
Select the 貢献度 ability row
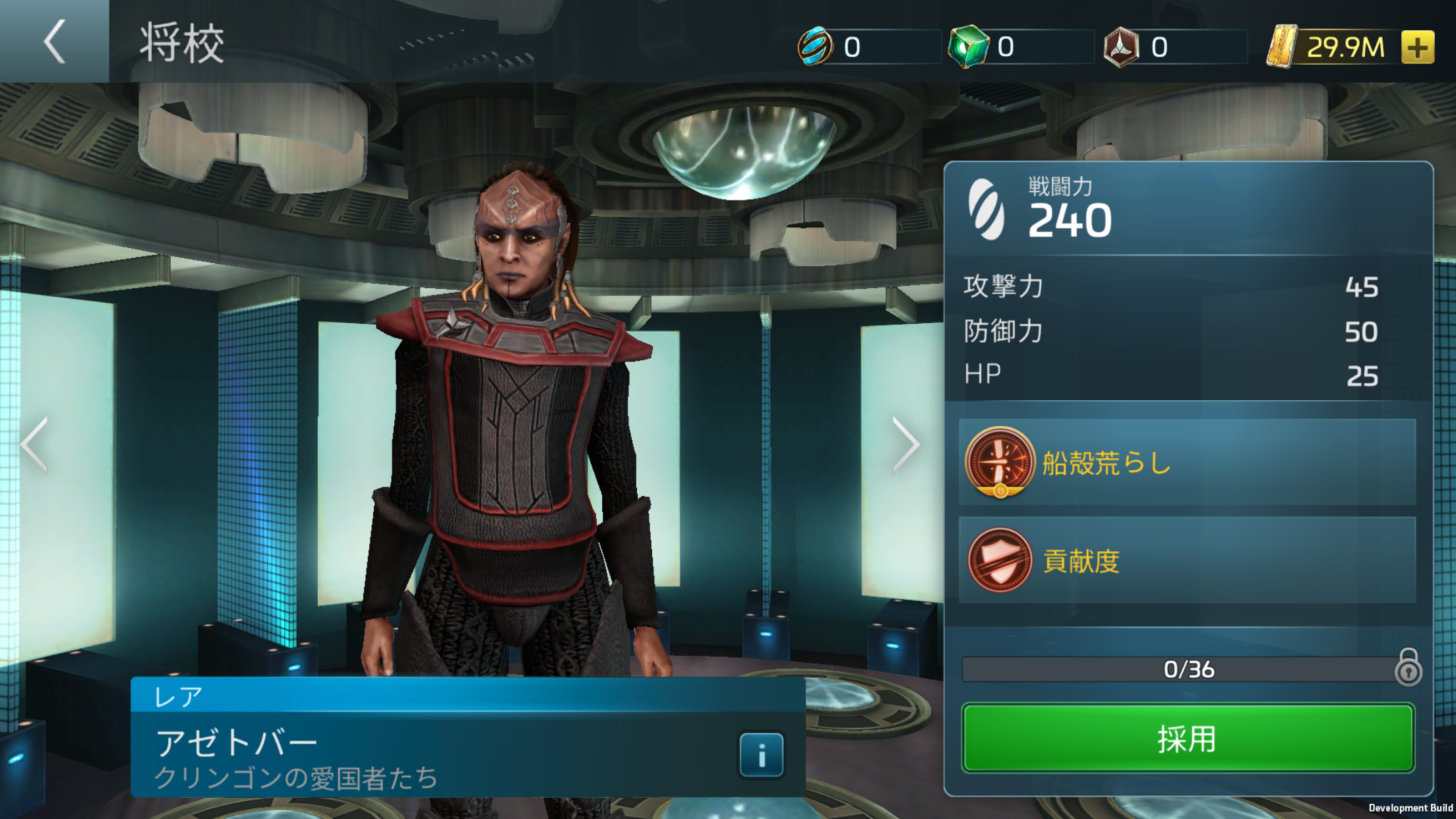tap(1187, 561)
